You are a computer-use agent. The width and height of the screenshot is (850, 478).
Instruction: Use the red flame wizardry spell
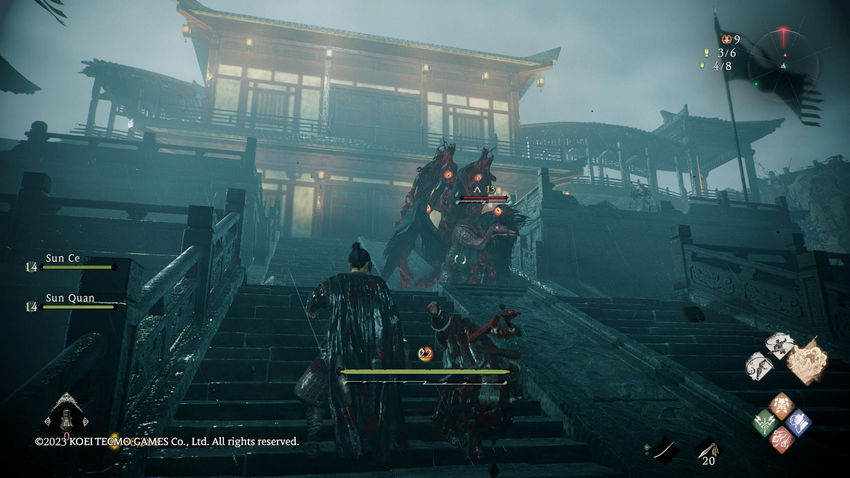(782, 439)
